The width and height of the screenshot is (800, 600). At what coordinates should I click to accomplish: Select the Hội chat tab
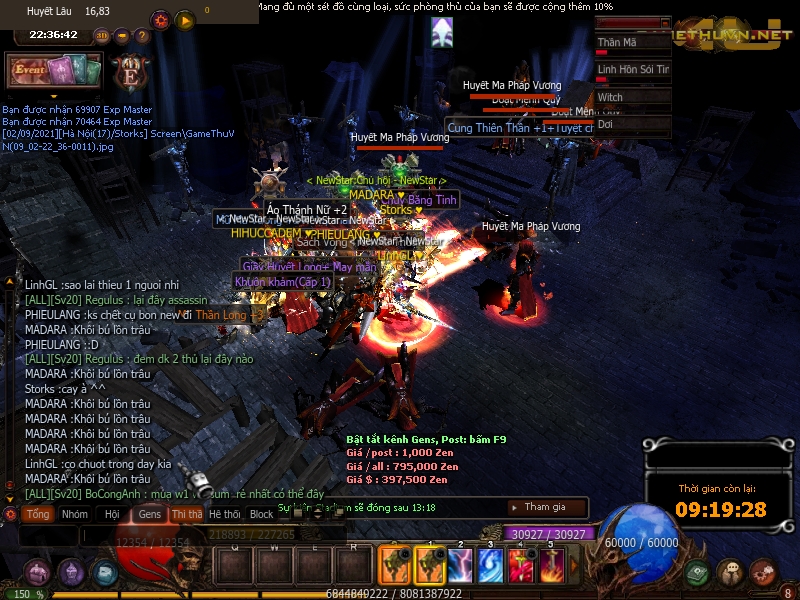pyautogui.click(x=111, y=514)
